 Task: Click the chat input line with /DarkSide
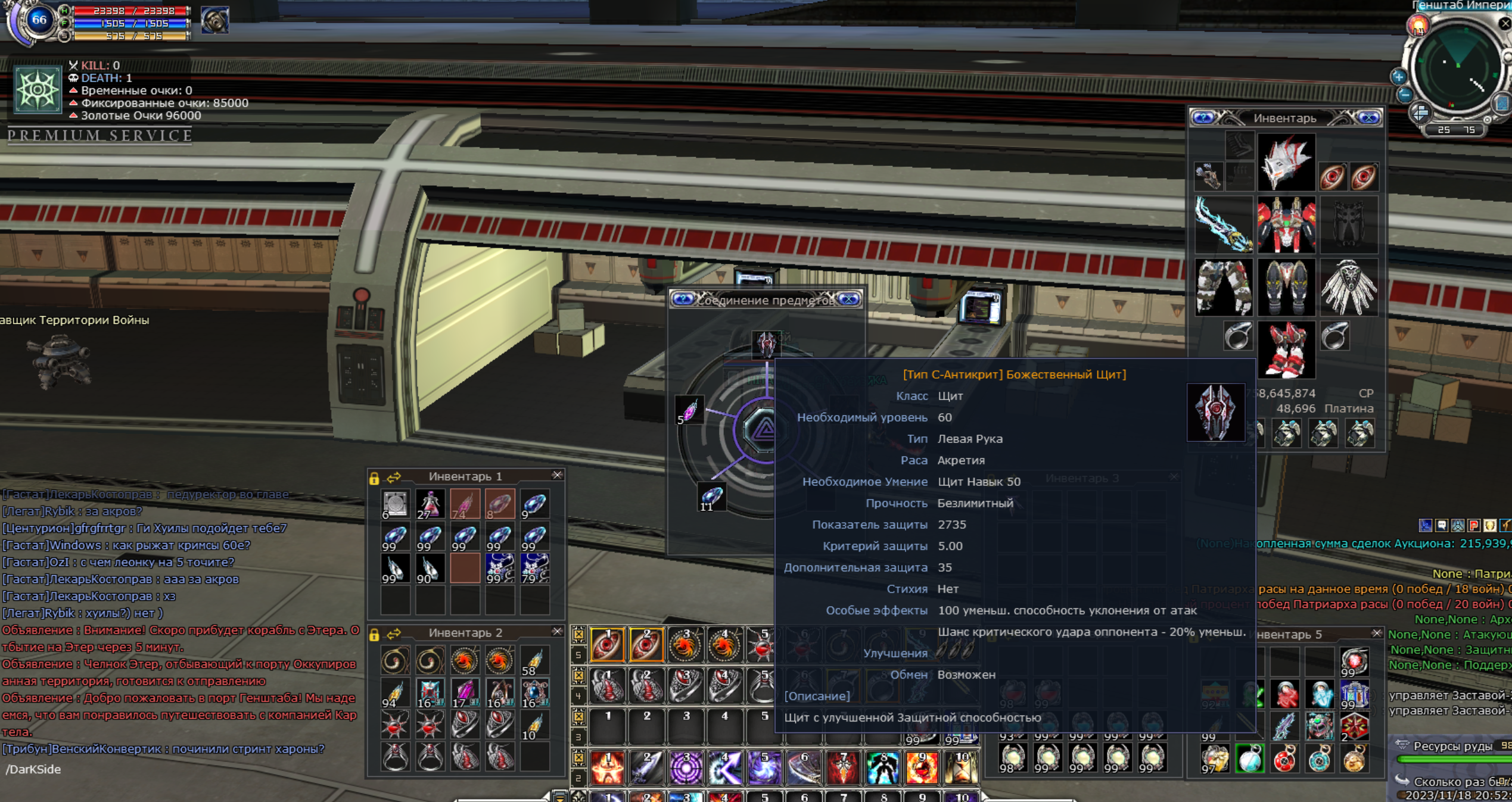click(179, 769)
